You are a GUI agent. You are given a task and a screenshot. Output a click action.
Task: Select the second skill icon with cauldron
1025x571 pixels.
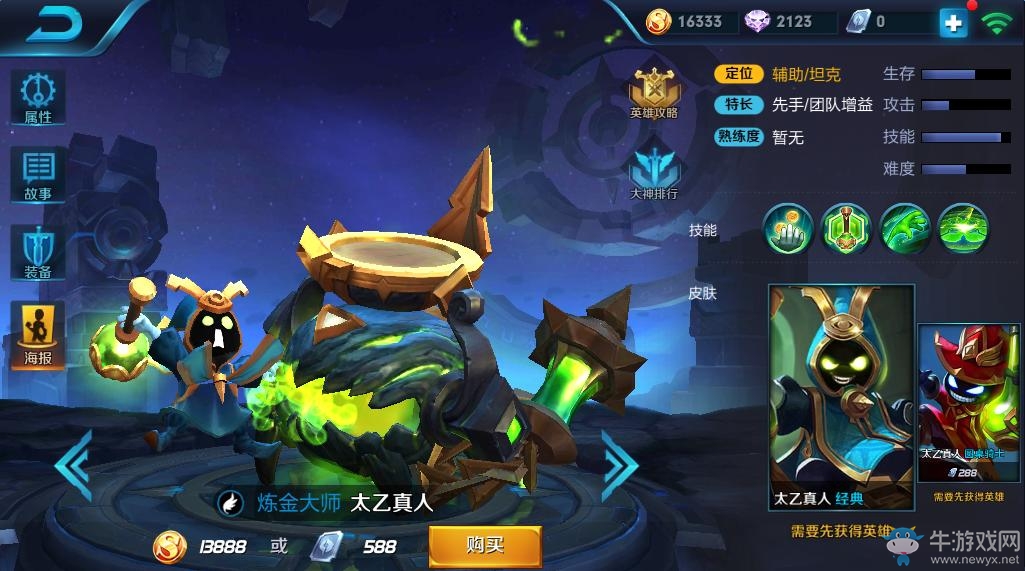point(846,229)
